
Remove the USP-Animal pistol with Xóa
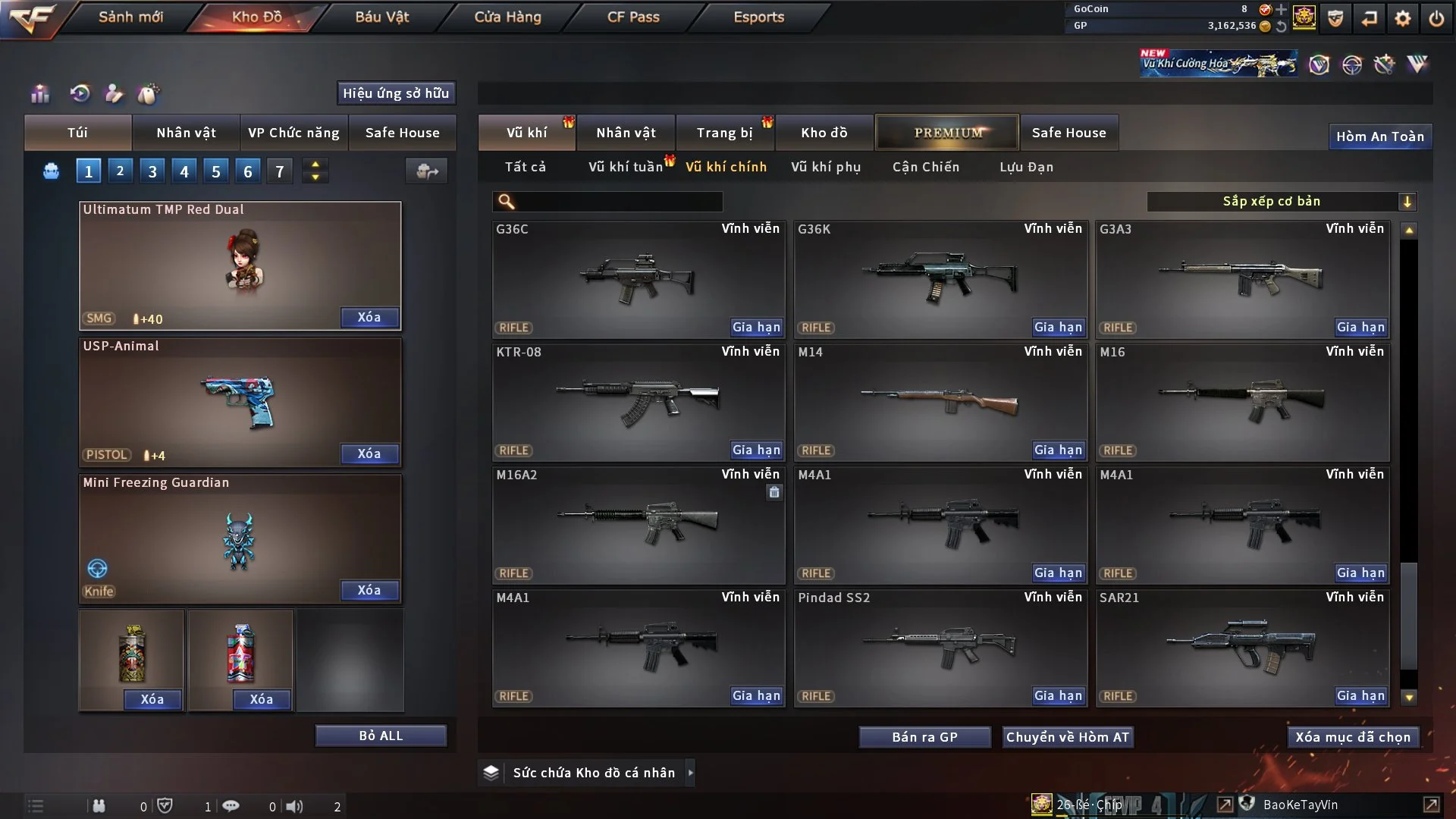pyautogui.click(x=369, y=453)
